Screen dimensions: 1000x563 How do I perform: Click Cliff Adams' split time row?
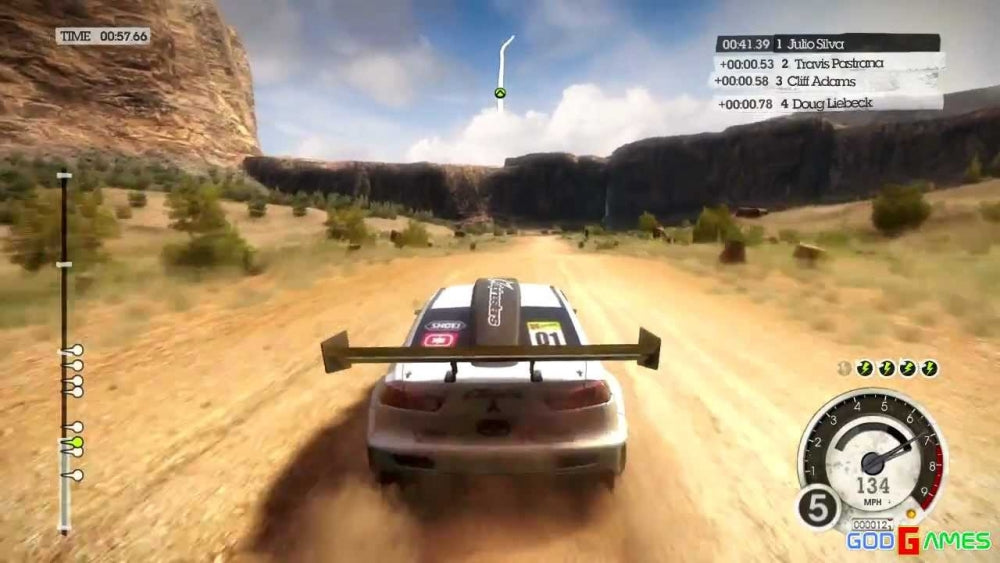[827, 81]
